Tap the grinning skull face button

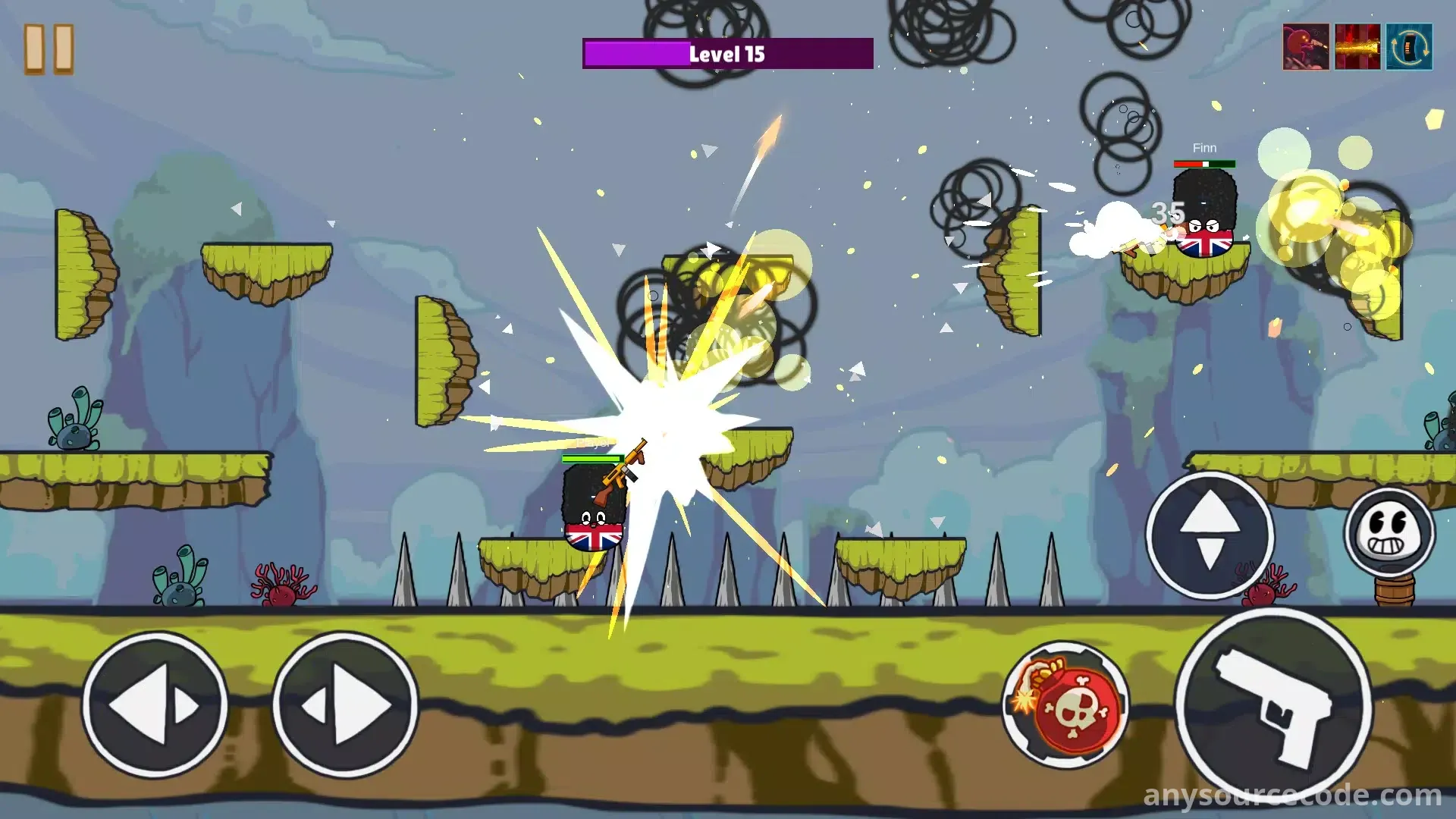[1389, 532]
